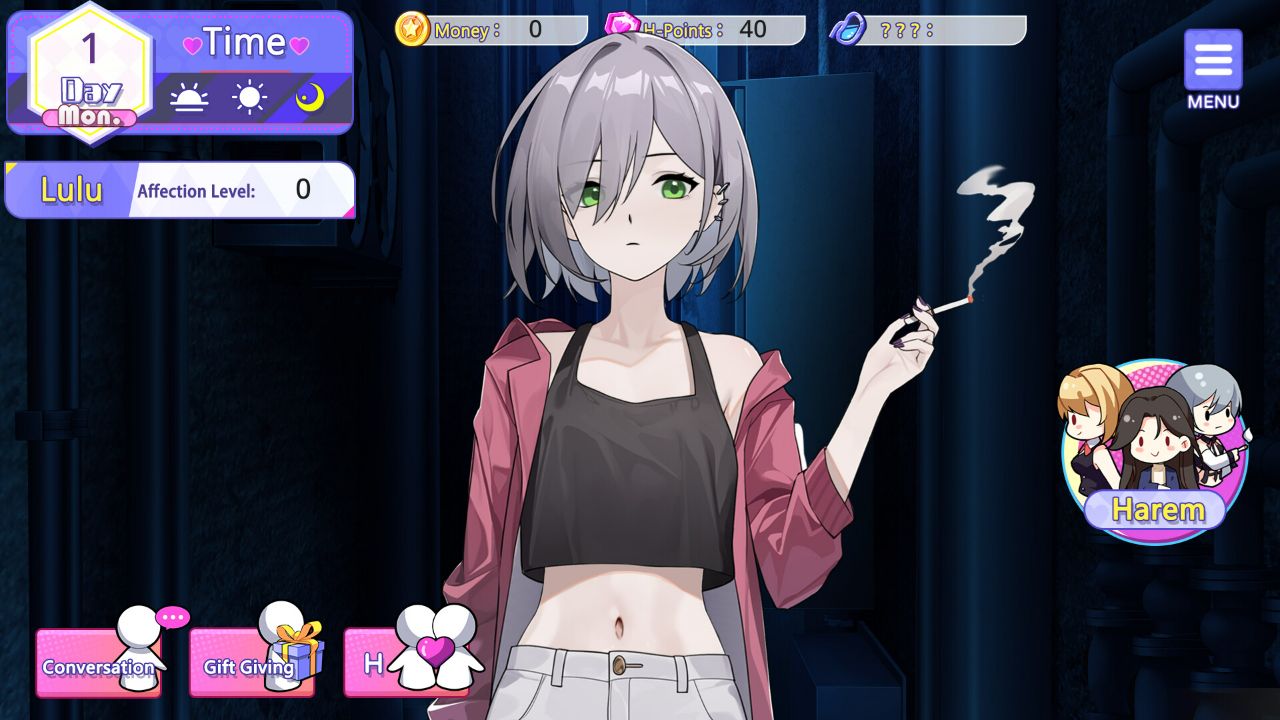Click the Money coin icon
This screenshot has width=1280, height=720.
415,29
